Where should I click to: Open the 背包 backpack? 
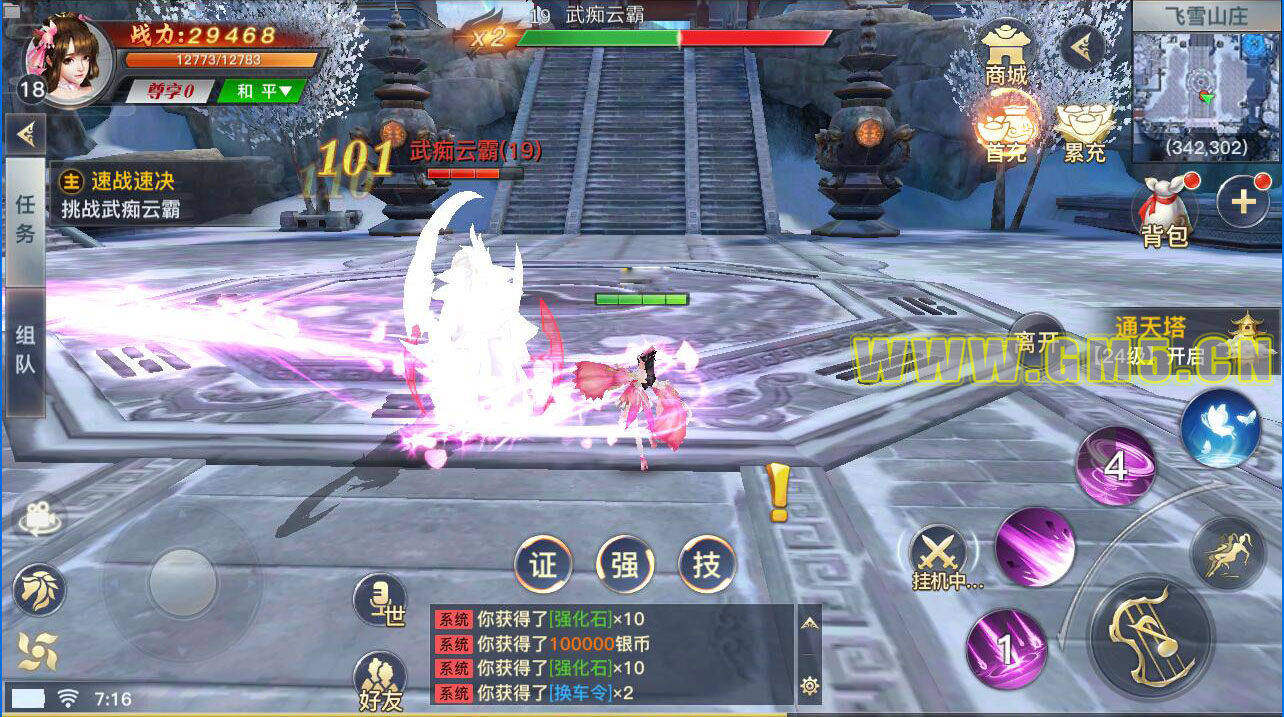[x=1164, y=212]
